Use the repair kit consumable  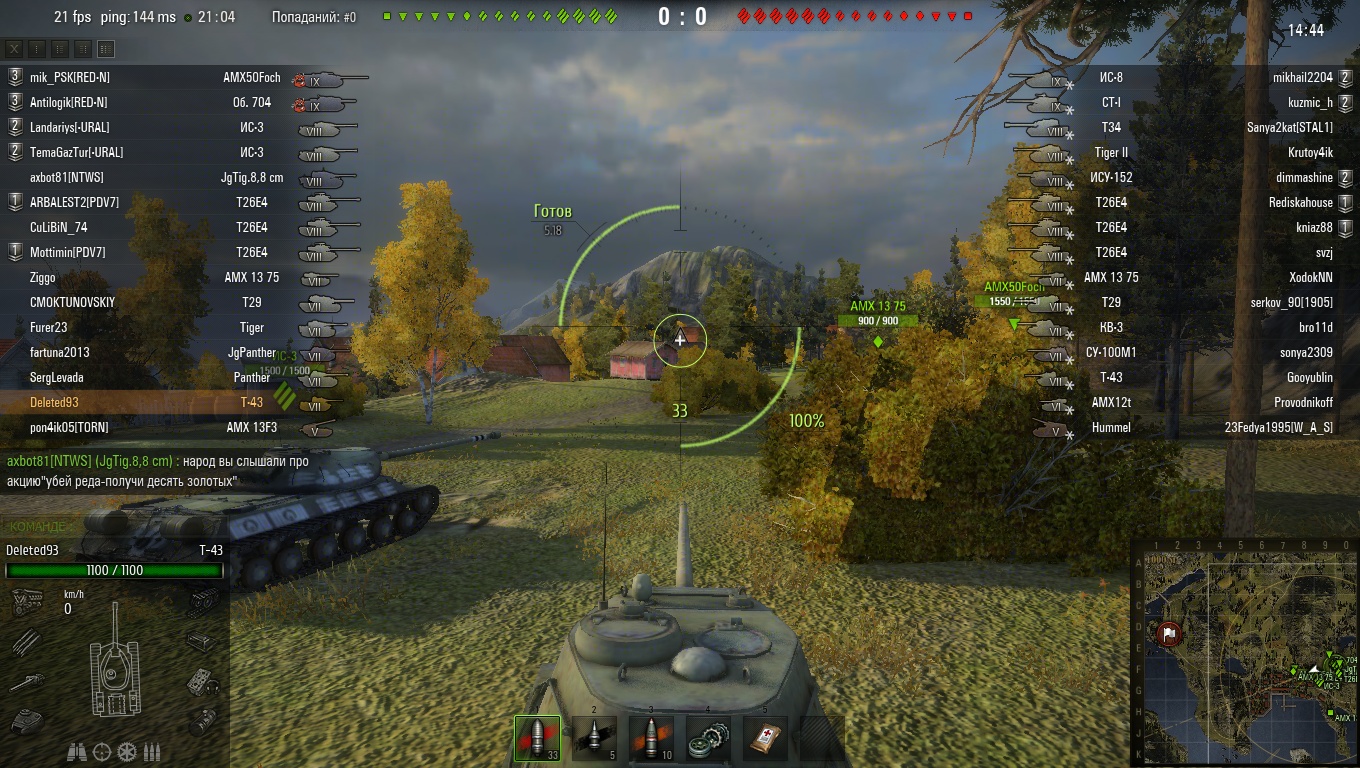pyautogui.click(x=708, y=738)
